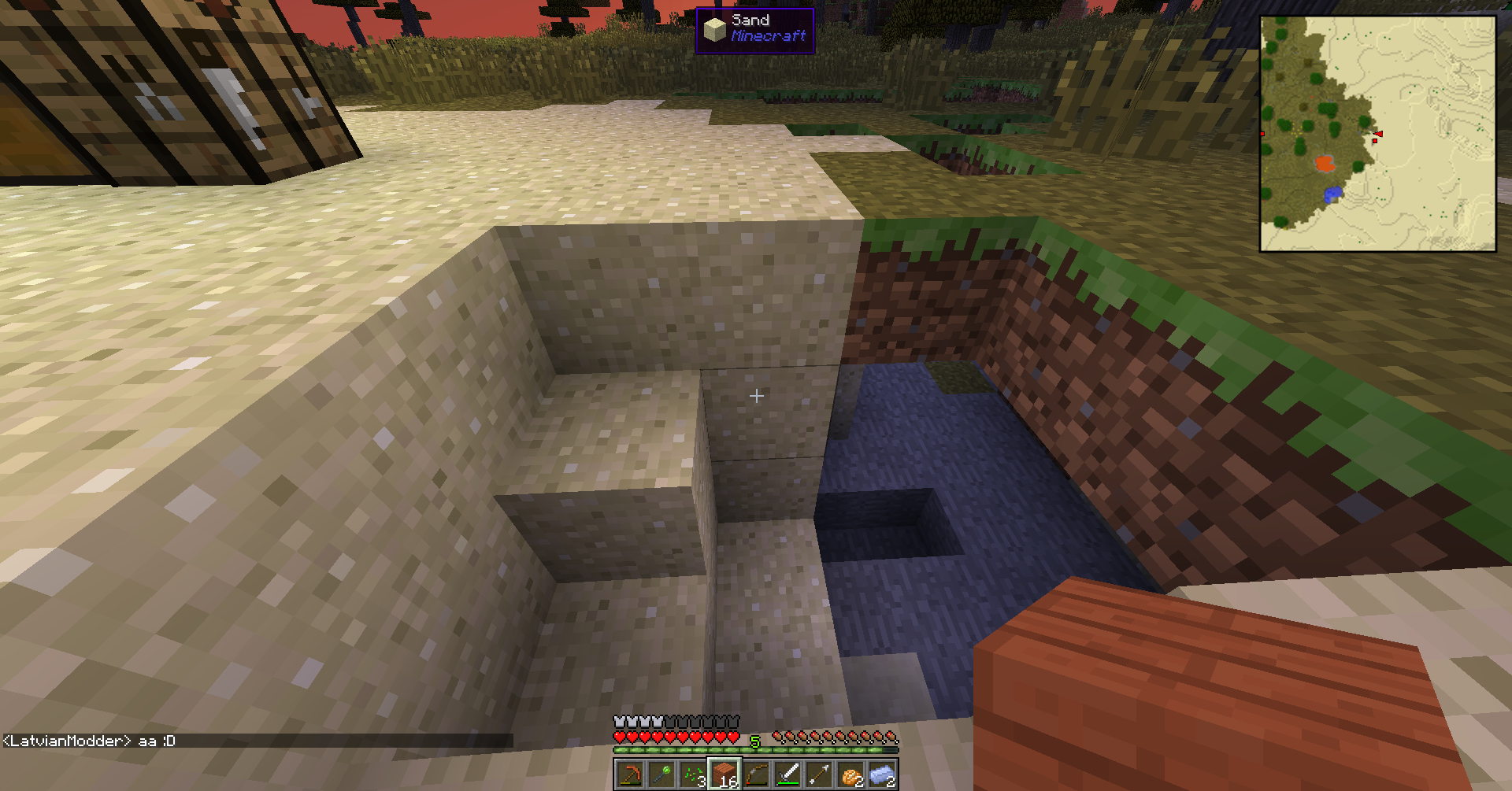
Task: Click the orange lava pool on minimap
Action: 1325,164
